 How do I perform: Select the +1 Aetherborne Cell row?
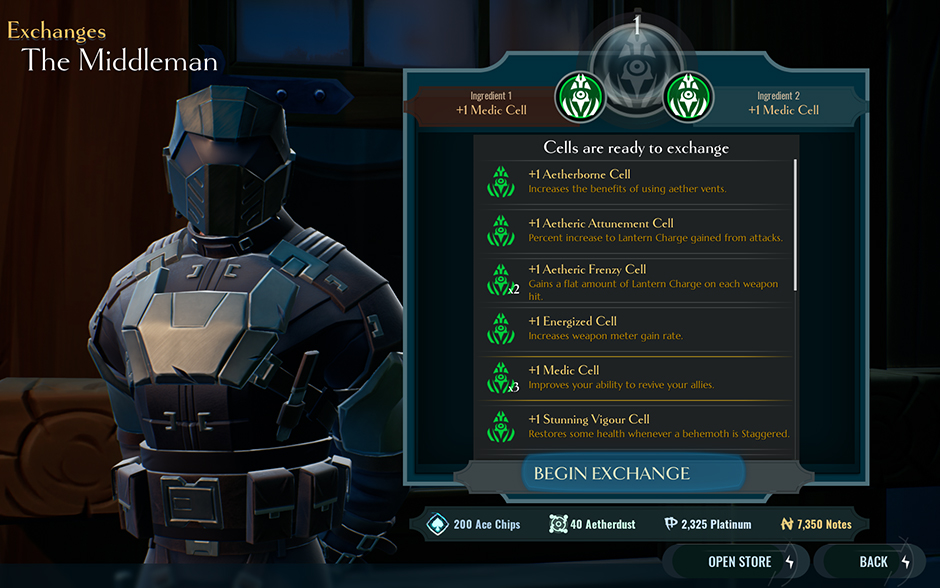tap(635, 181)
